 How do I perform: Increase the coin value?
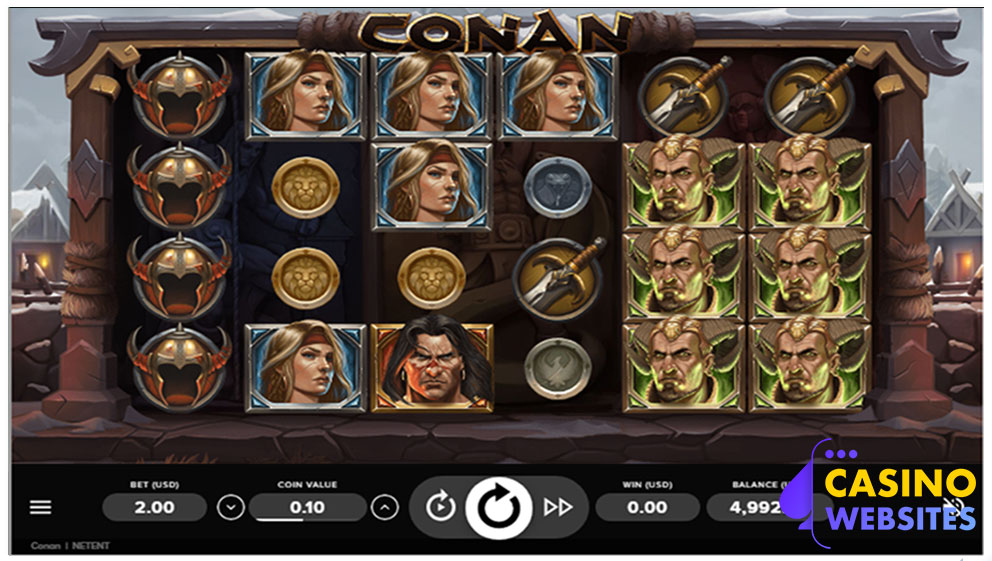[x=385, y=507]
